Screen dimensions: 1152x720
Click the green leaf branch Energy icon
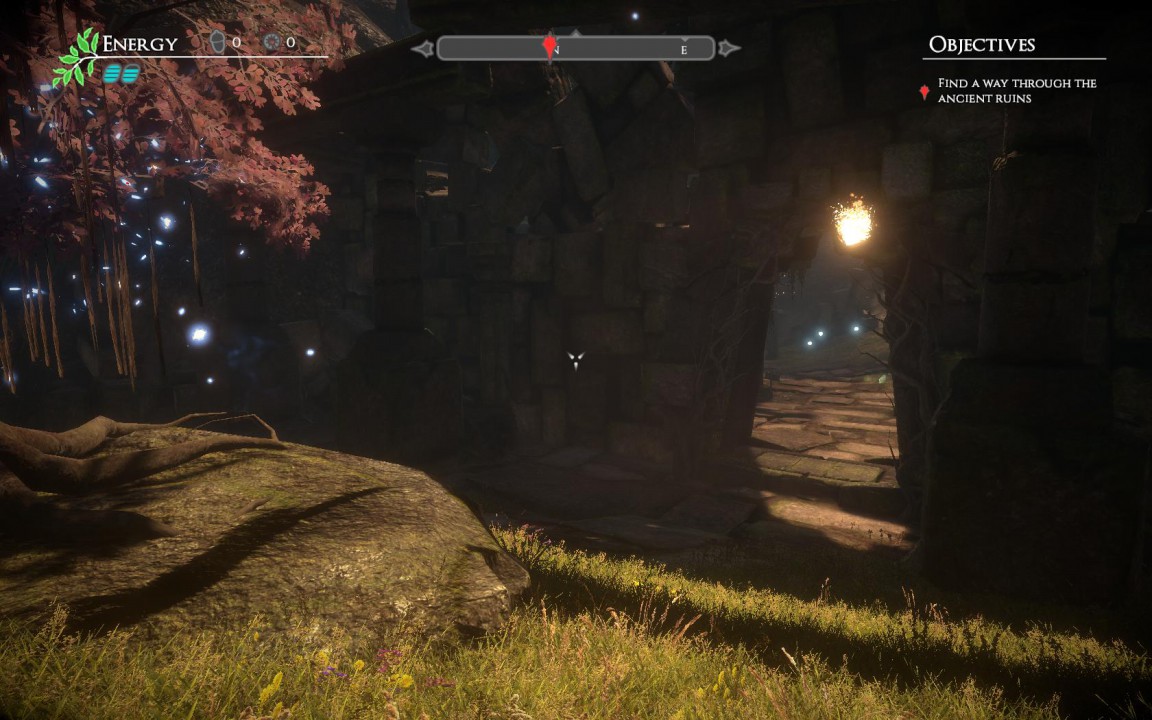[78, 57]
